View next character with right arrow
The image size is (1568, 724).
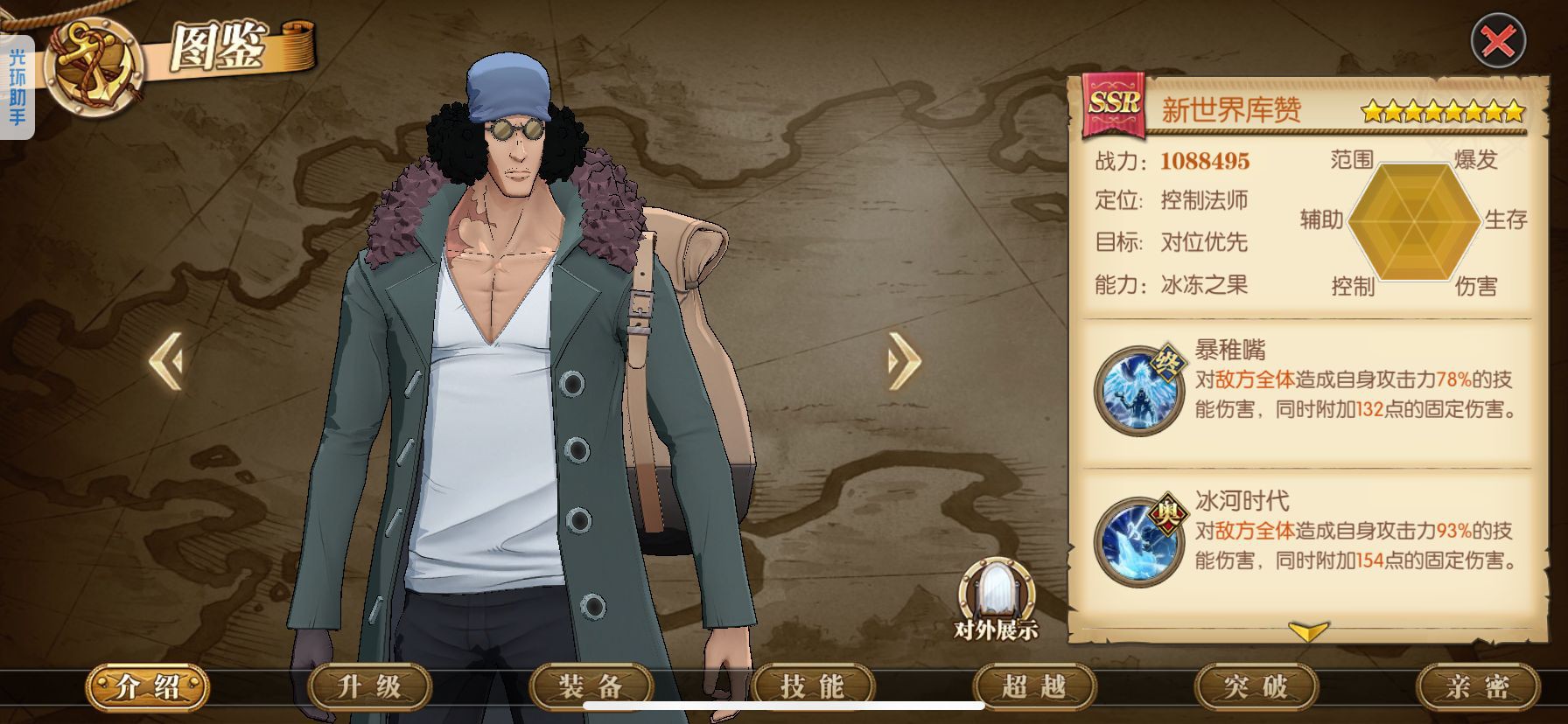point(904,359)
